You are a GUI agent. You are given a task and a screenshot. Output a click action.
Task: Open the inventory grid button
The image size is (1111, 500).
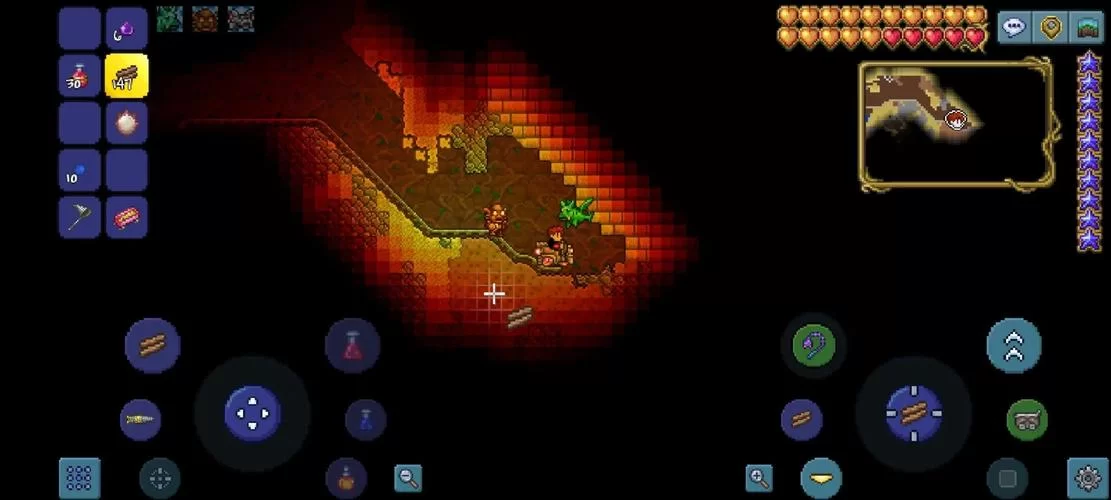(x=79, y=478)
